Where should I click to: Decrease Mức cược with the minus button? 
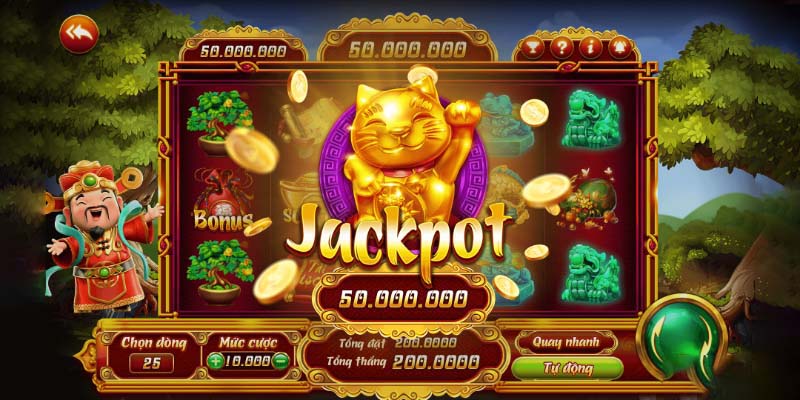tap(281, 361)
